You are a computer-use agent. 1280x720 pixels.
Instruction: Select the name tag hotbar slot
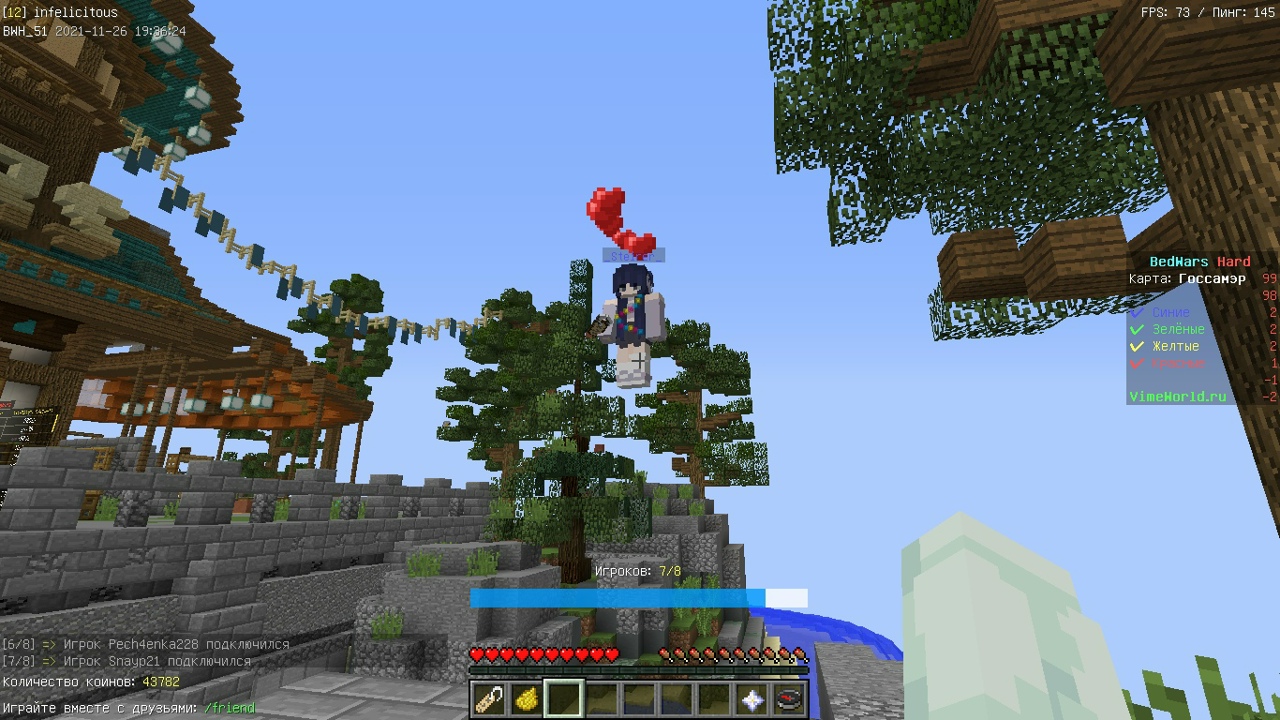pos(489,699)
